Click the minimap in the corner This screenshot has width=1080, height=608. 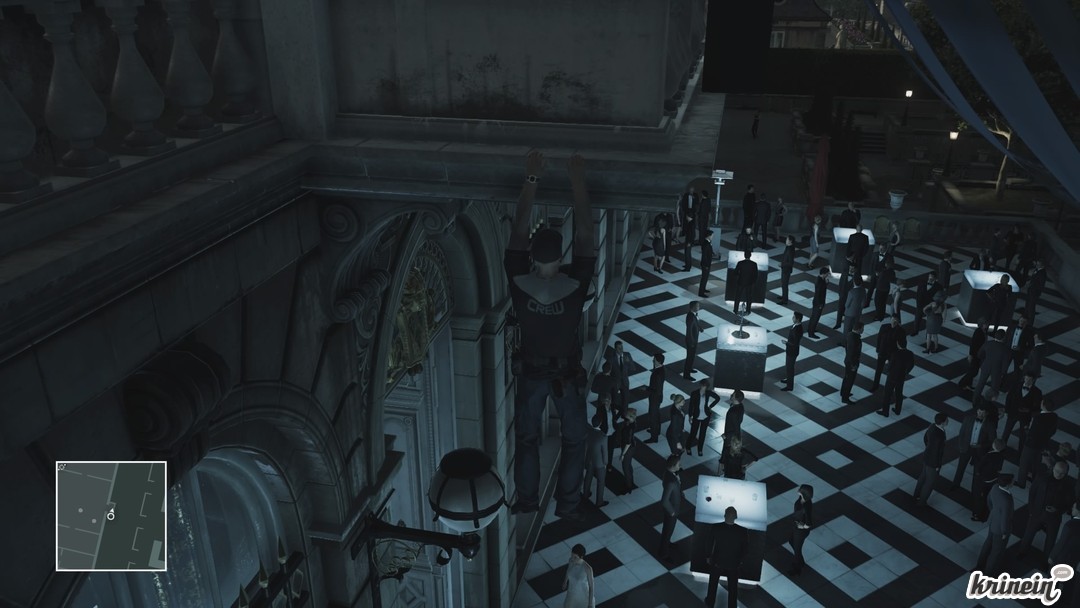click(111, 516)
